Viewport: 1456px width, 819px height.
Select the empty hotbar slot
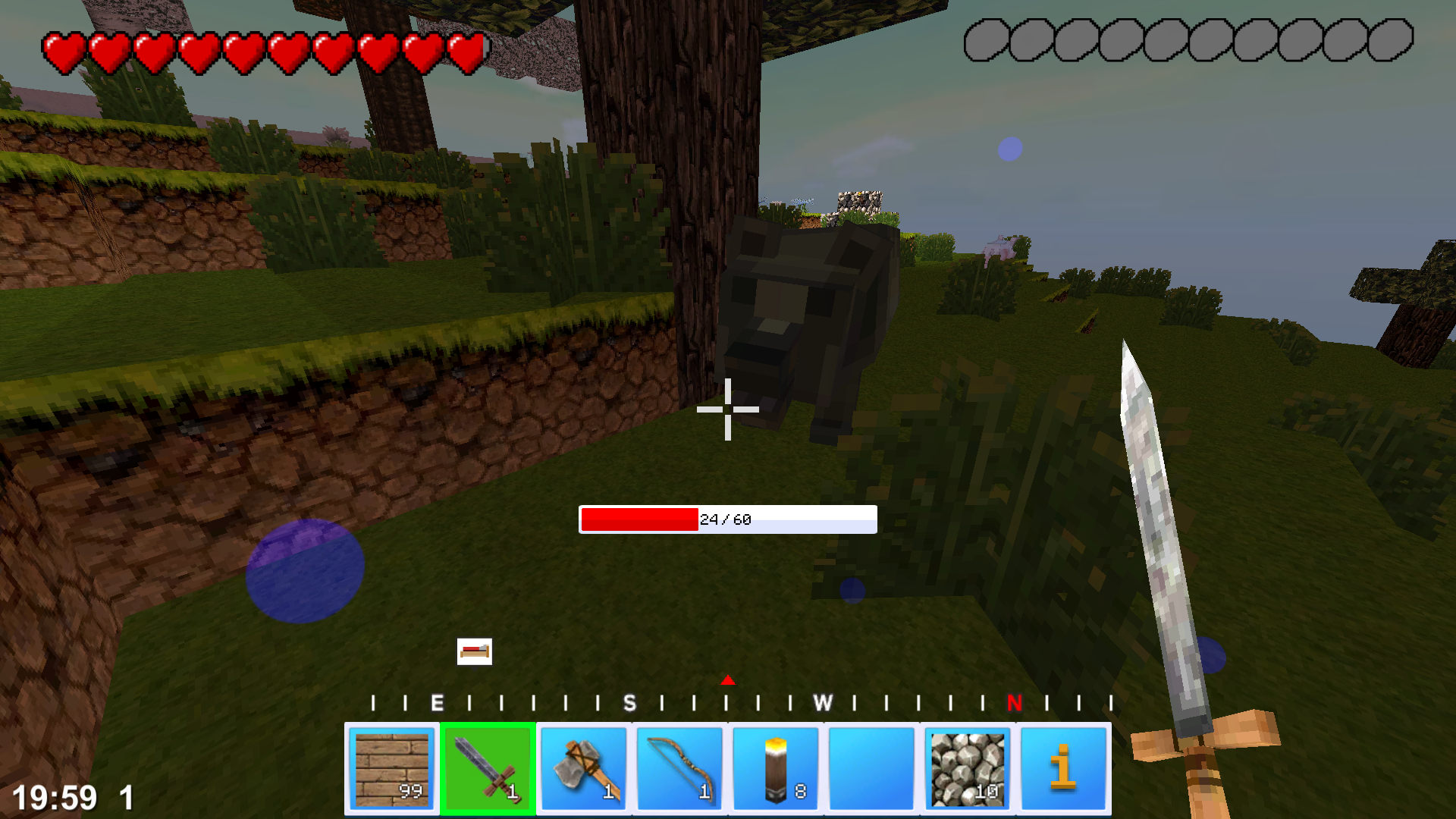click(x=870, y=767)
